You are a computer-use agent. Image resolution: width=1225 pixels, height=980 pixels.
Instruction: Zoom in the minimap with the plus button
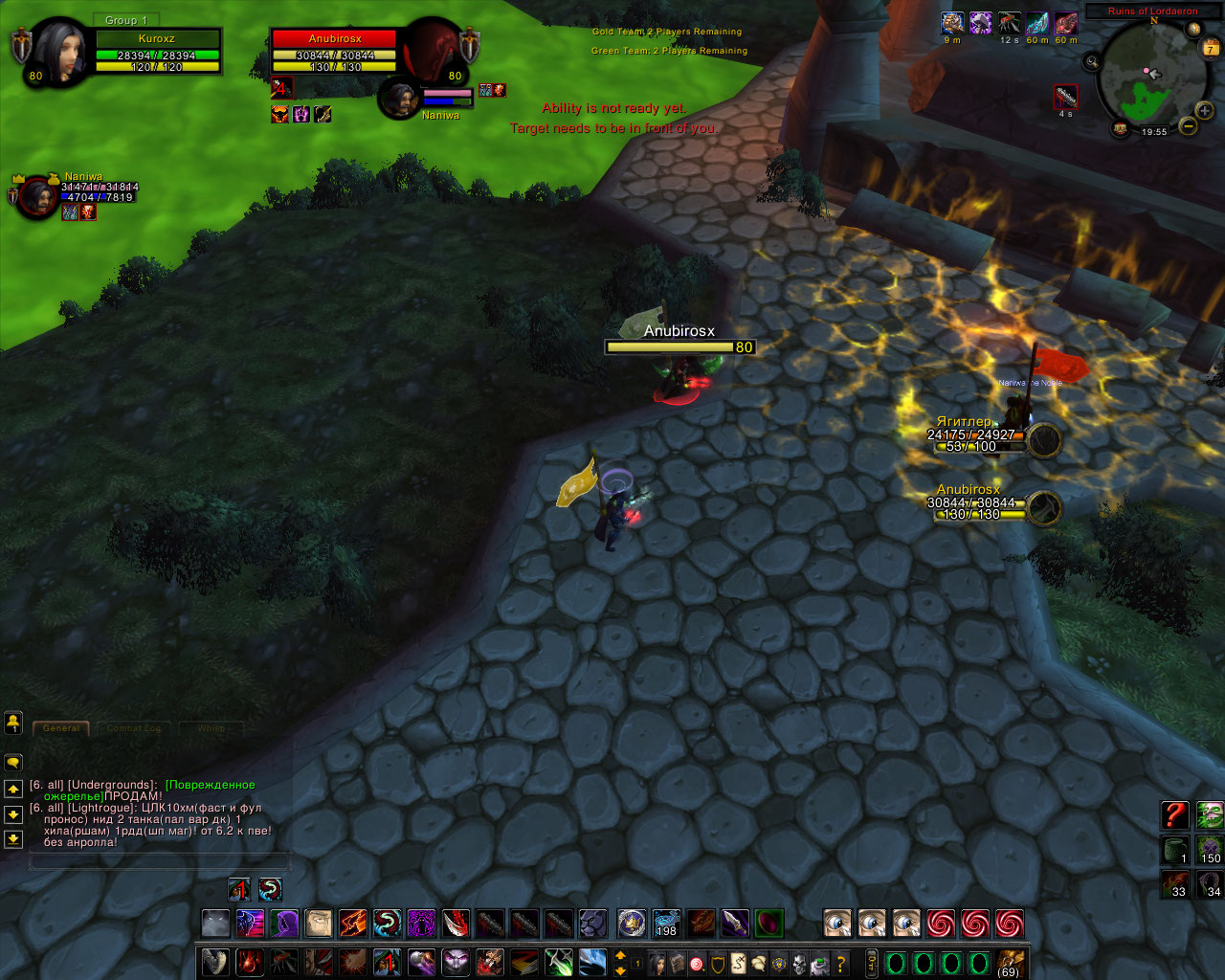1204,111
